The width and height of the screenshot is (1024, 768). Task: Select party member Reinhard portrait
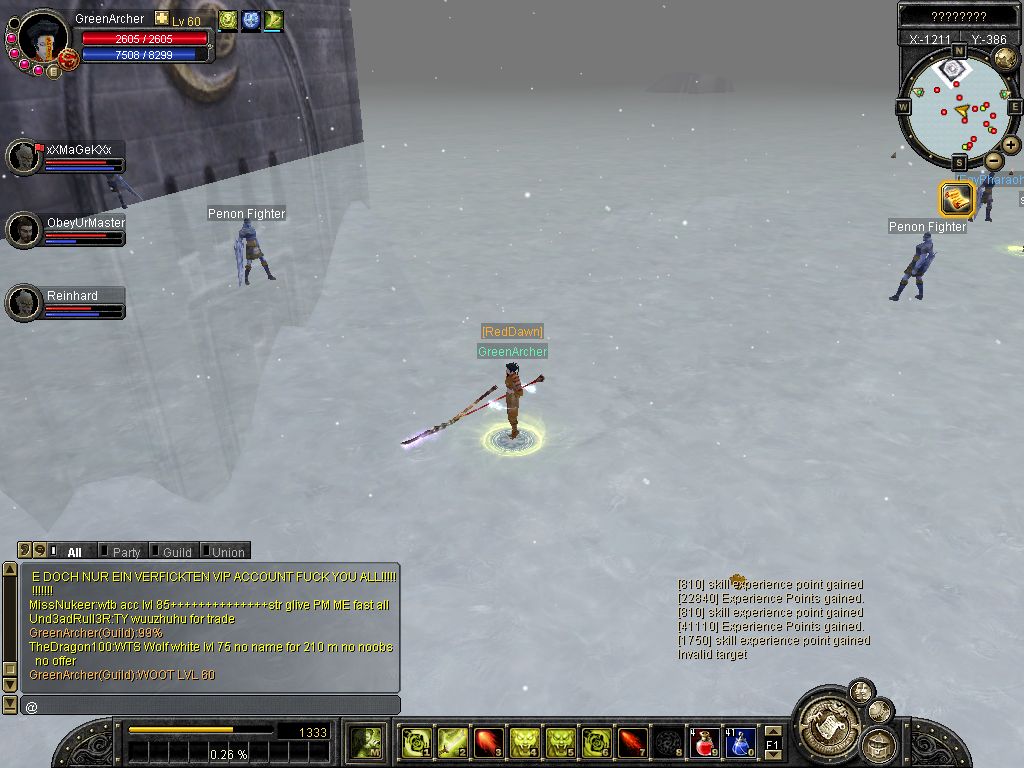[x=23, y=303]
